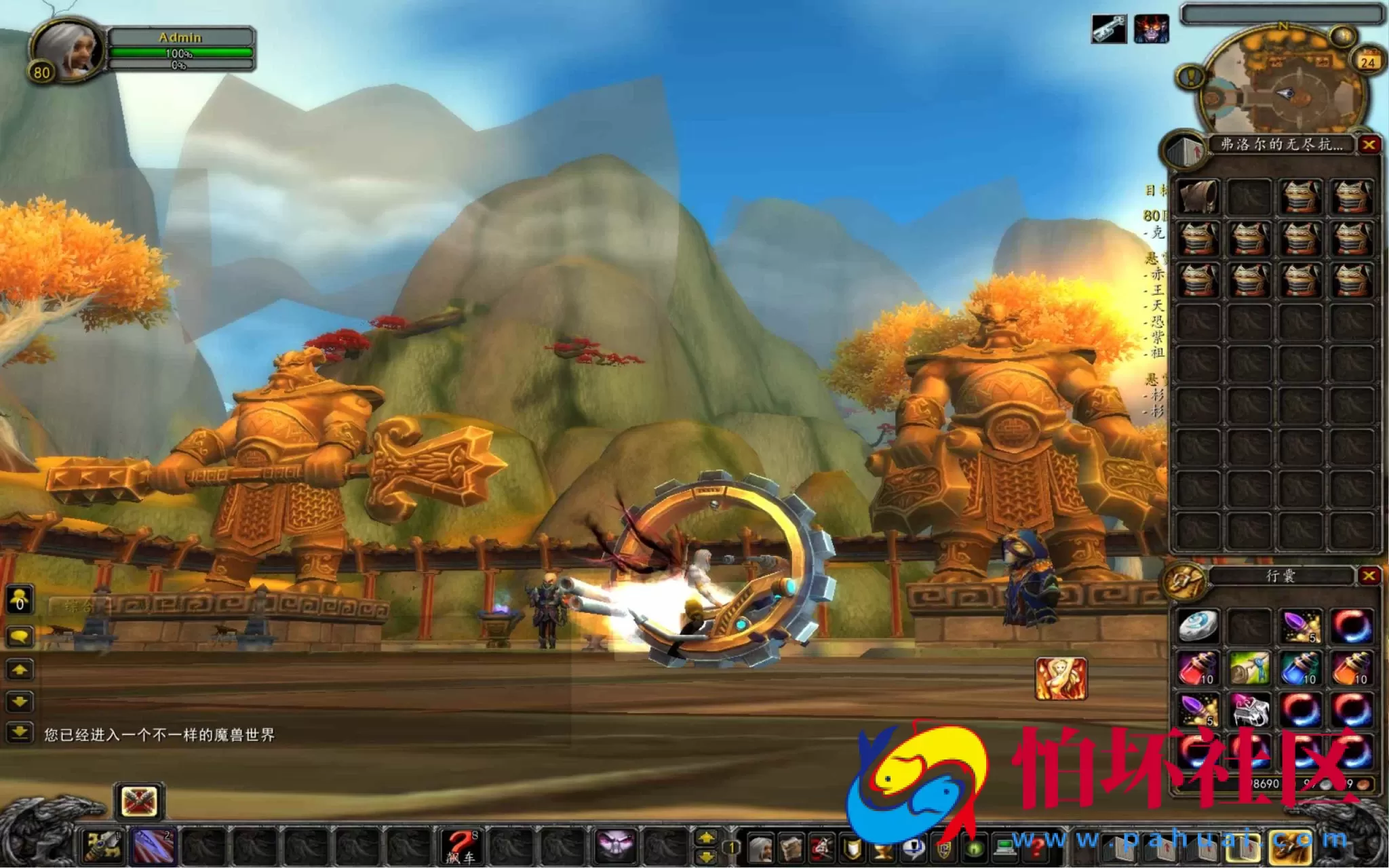
Task: Open the character info micro menu button
Action: tap(762, 849)
